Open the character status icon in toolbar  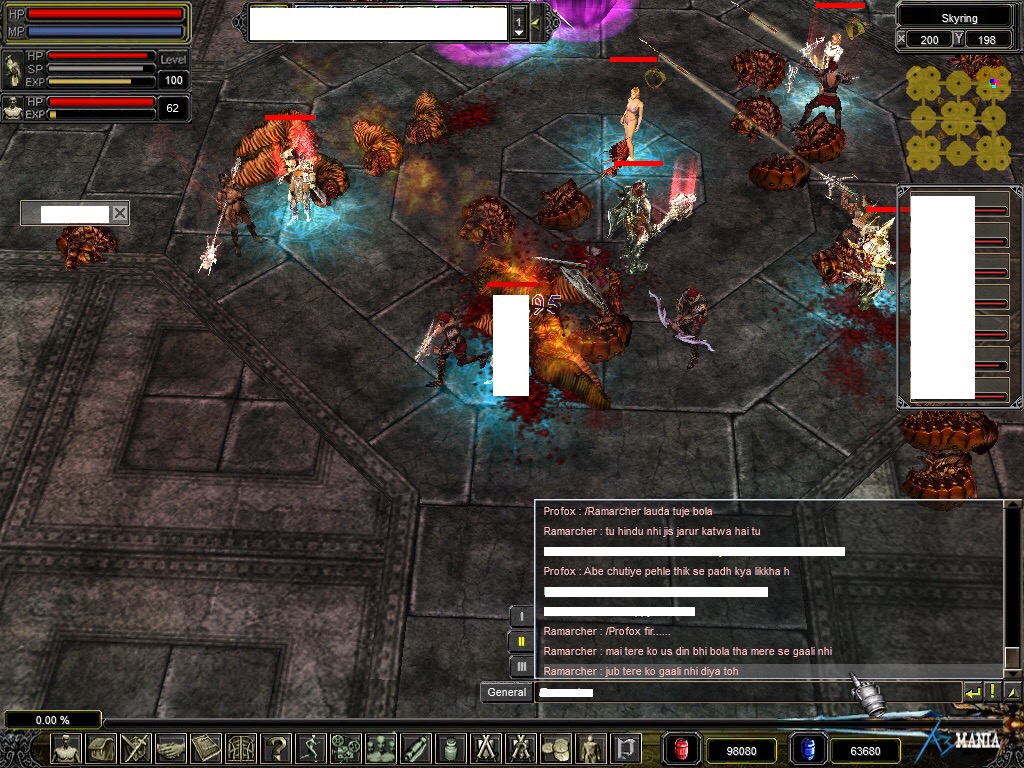pyautogui.click(x=67, y=748)
